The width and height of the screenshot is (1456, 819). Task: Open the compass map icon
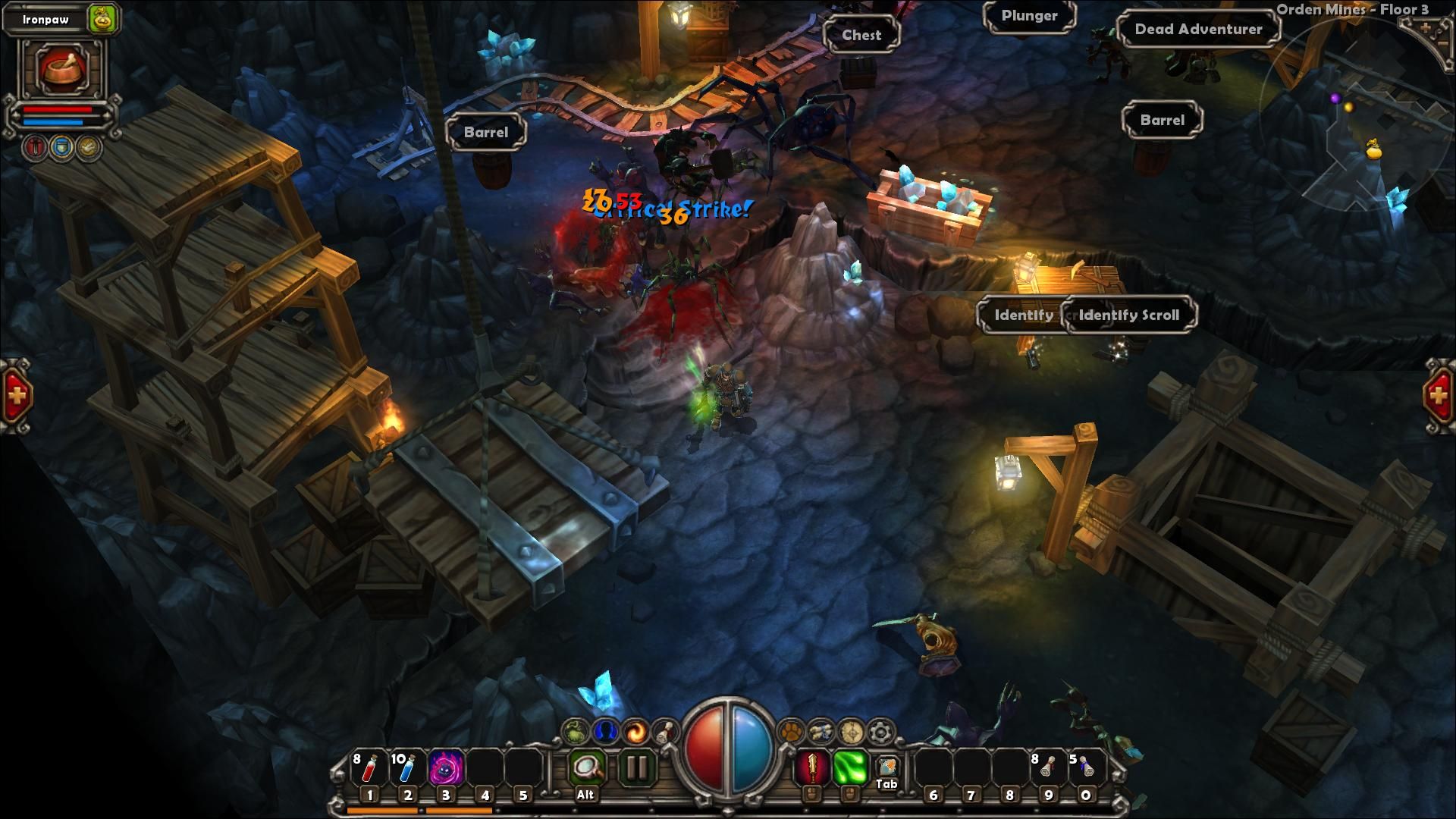[851, 732]
